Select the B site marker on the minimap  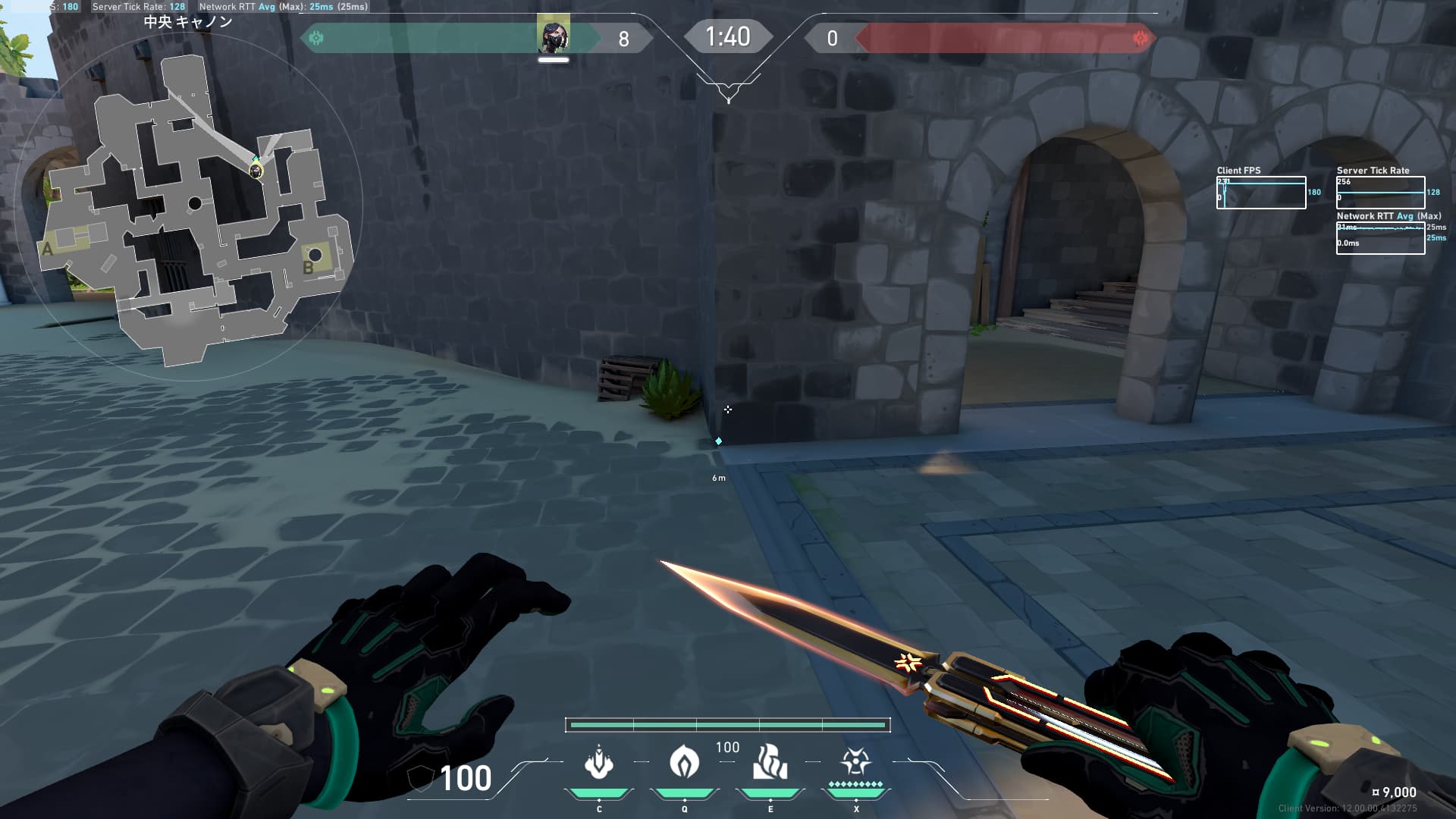click(309, 267)
